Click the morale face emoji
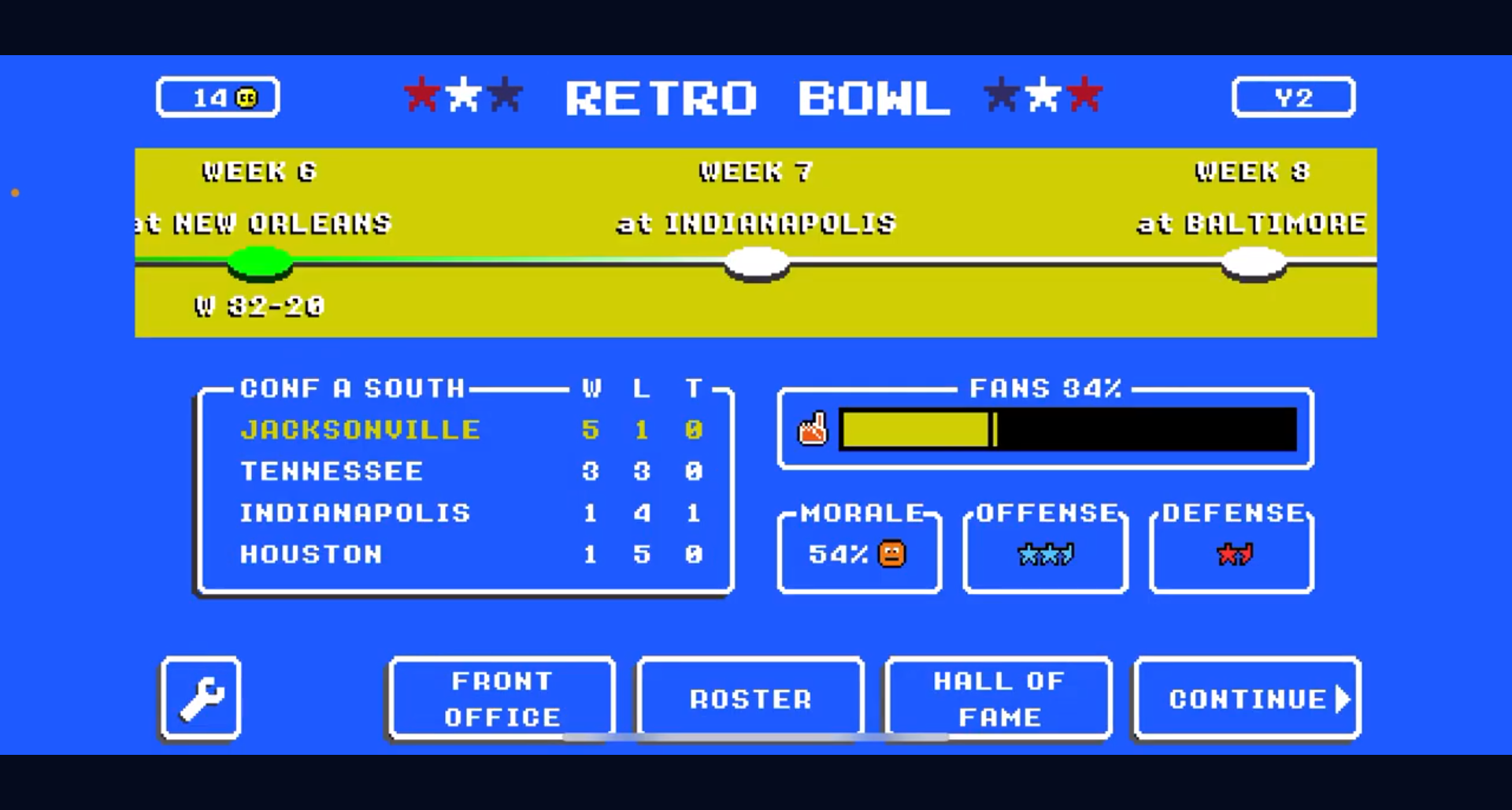Viewport: 1512px width, 810px height. pos(891,555)
